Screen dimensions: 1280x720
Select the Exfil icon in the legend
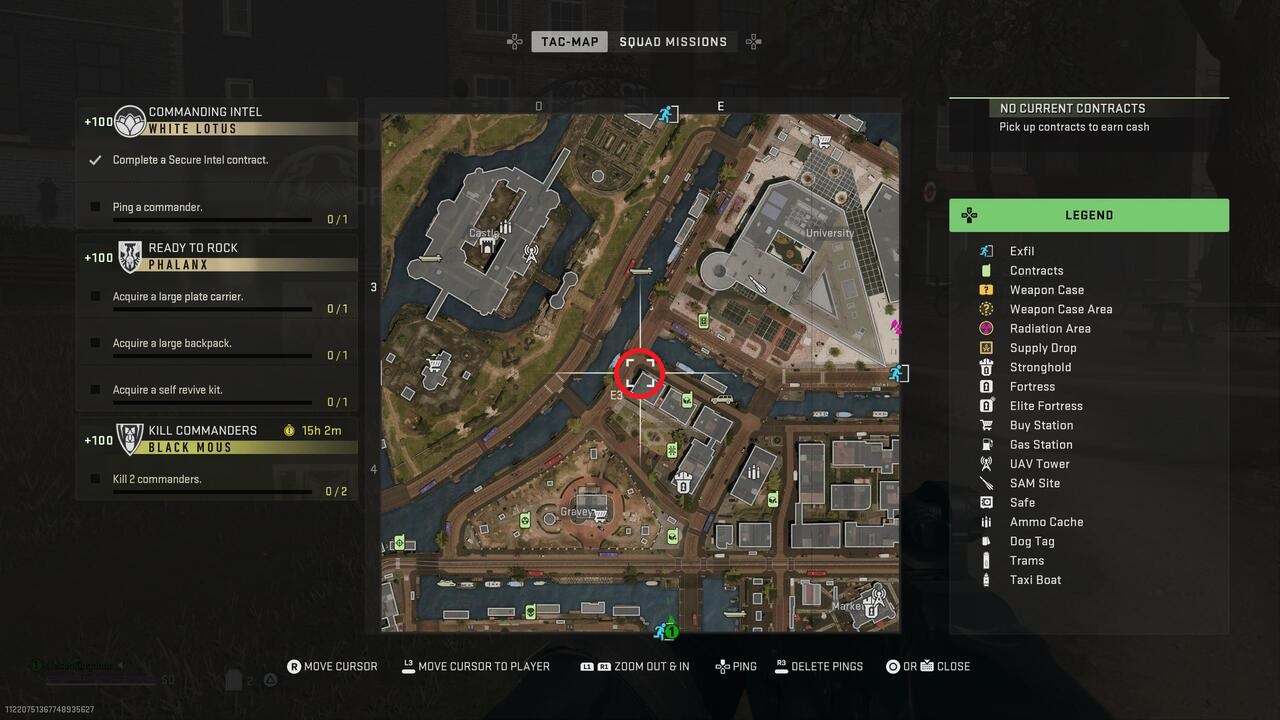(x=985, y=250)
